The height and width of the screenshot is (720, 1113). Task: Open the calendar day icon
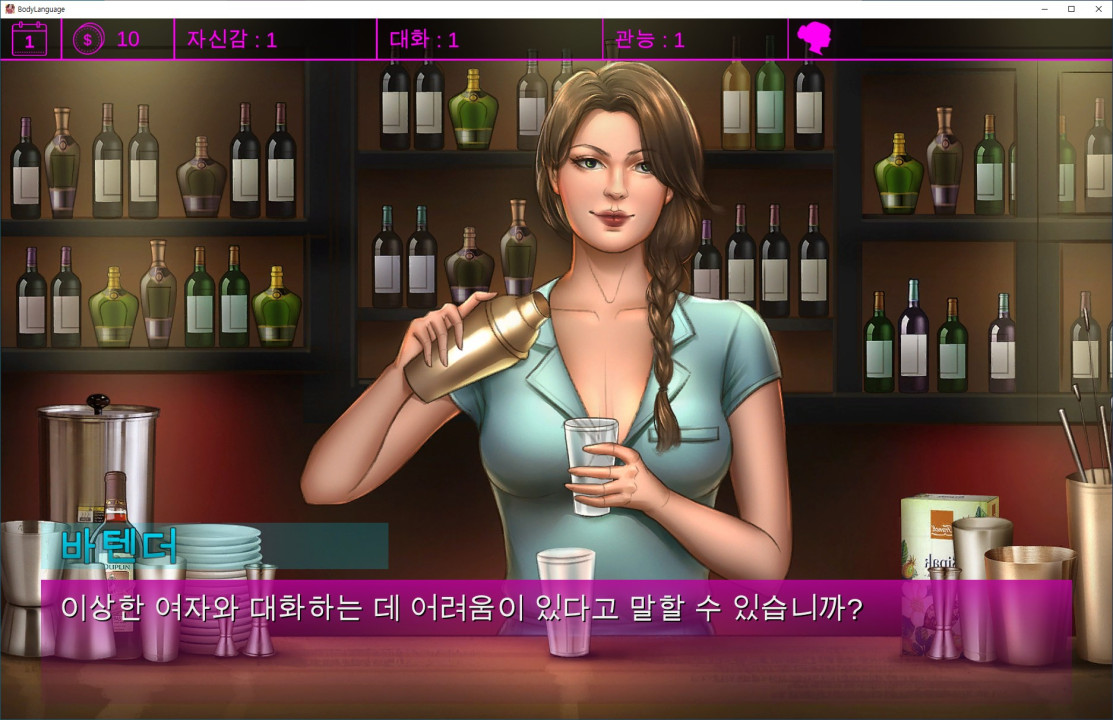[x=29, y=39]
